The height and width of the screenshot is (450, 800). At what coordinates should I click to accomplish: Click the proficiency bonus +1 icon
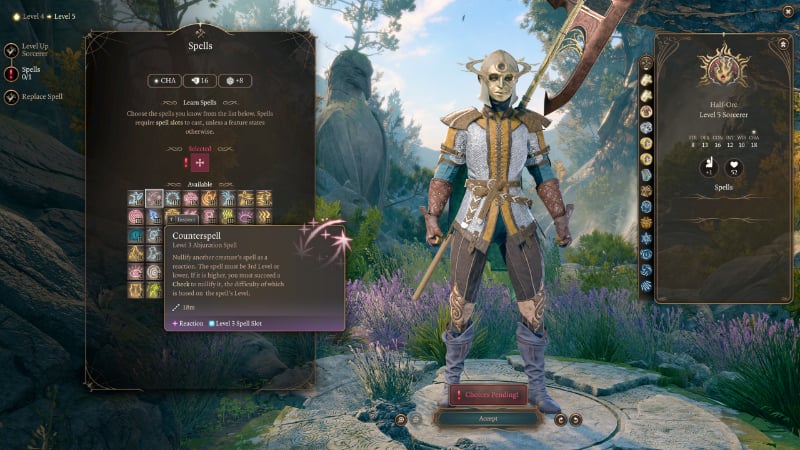(707, 167)
